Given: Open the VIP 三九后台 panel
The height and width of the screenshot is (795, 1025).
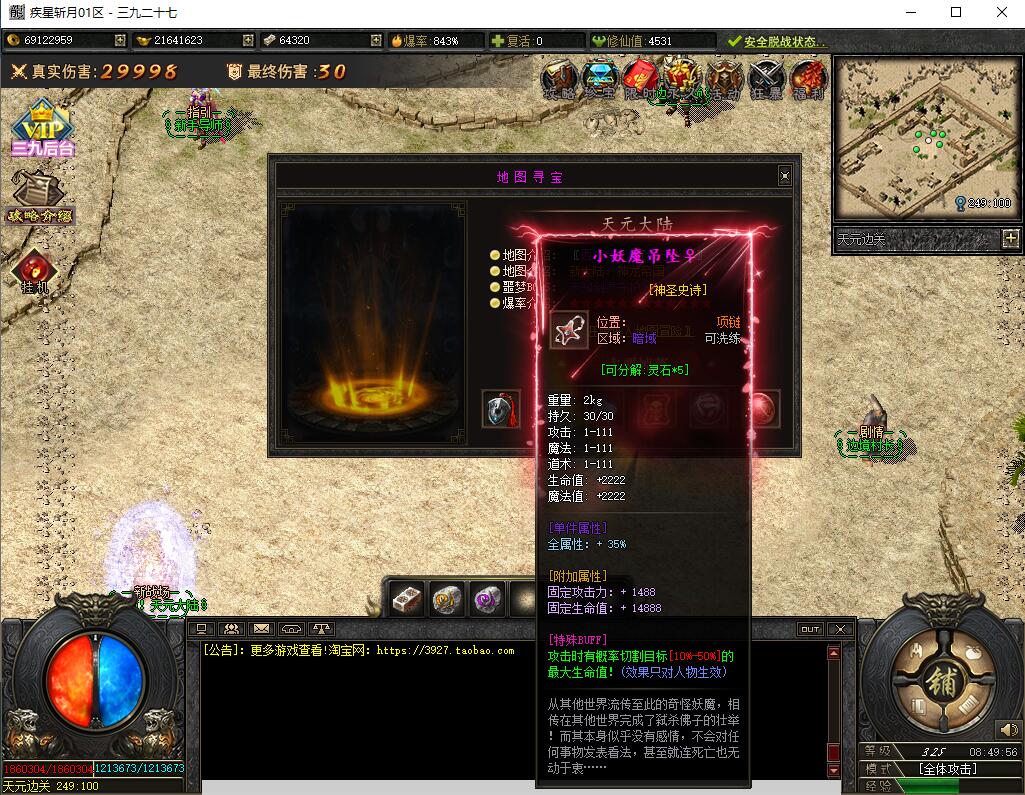Looking at the screenshot, I should (x=42, y=127).
